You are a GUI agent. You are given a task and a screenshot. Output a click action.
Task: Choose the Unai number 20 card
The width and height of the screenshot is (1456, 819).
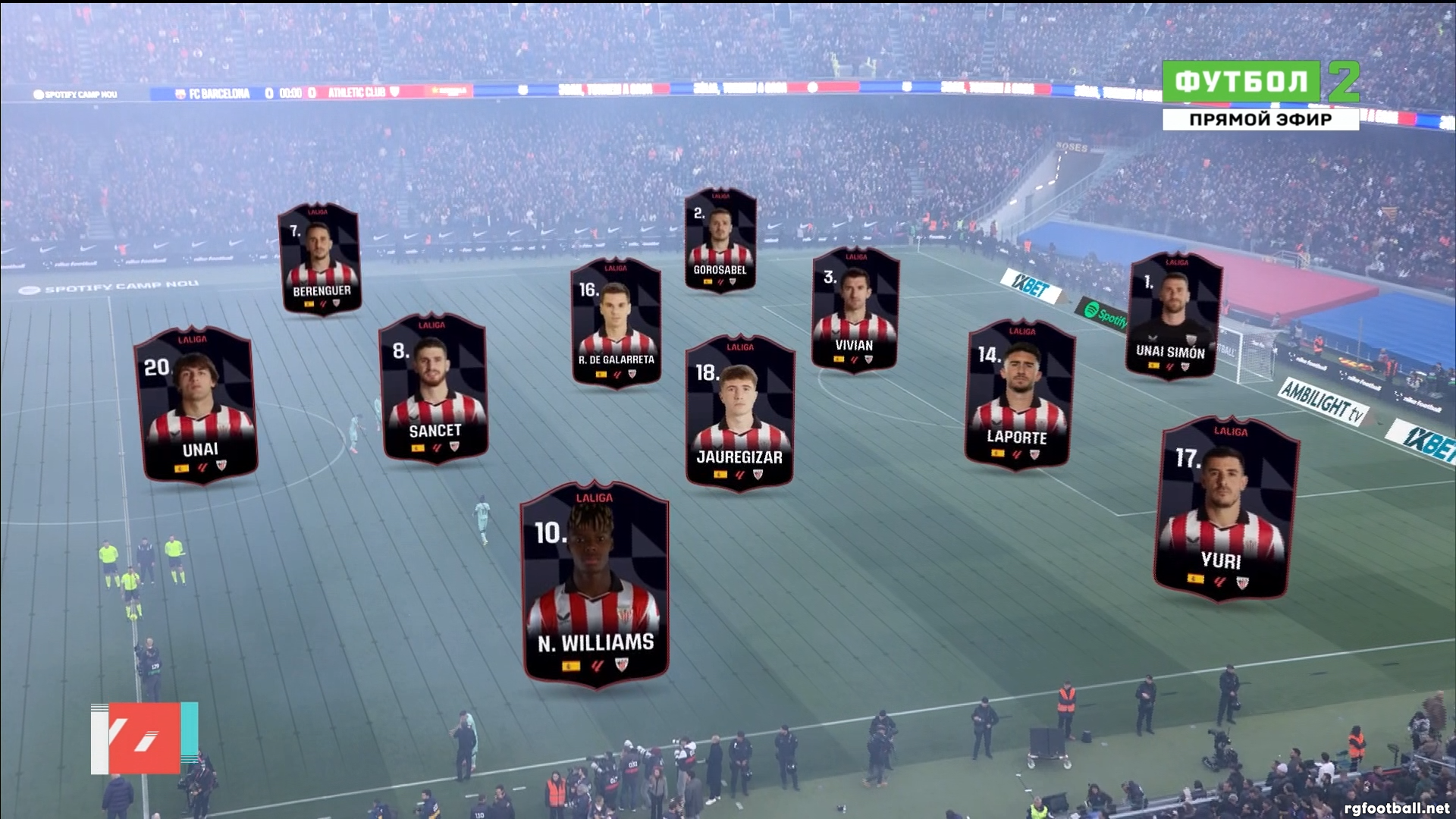click(x=197, y=405)
